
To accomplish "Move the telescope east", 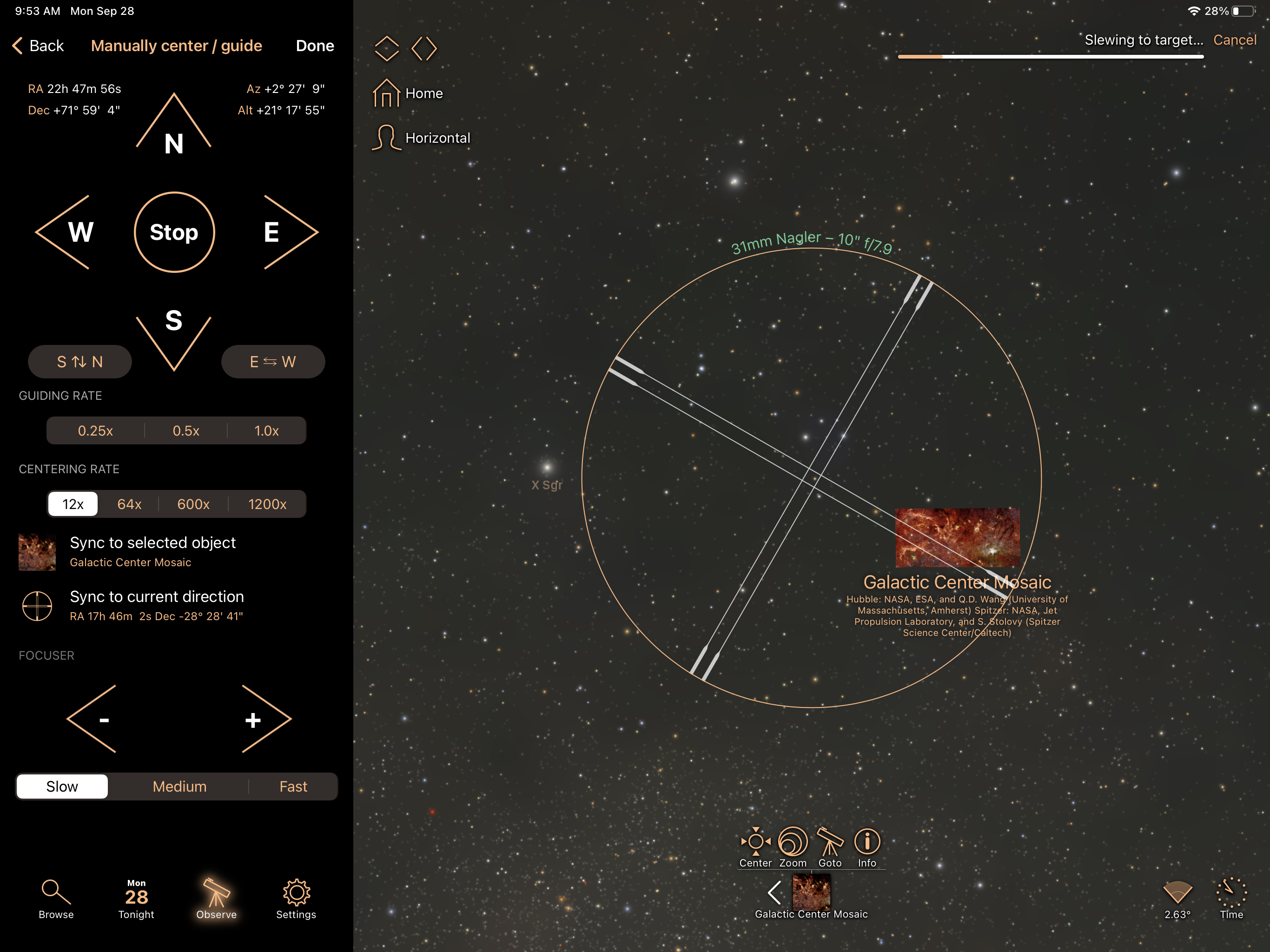I will [x=281, y=232].
